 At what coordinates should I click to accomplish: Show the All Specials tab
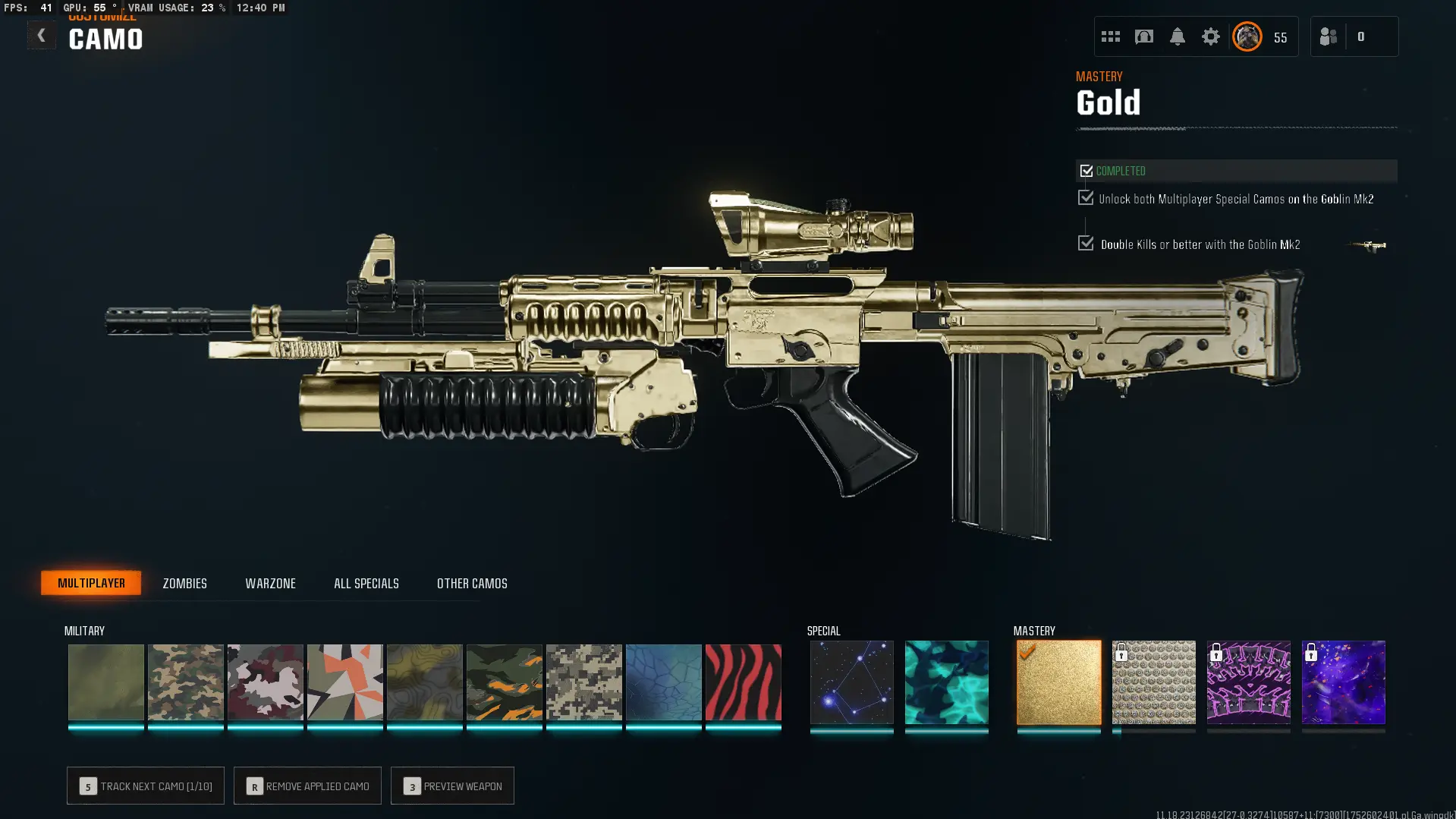(366, 583)
